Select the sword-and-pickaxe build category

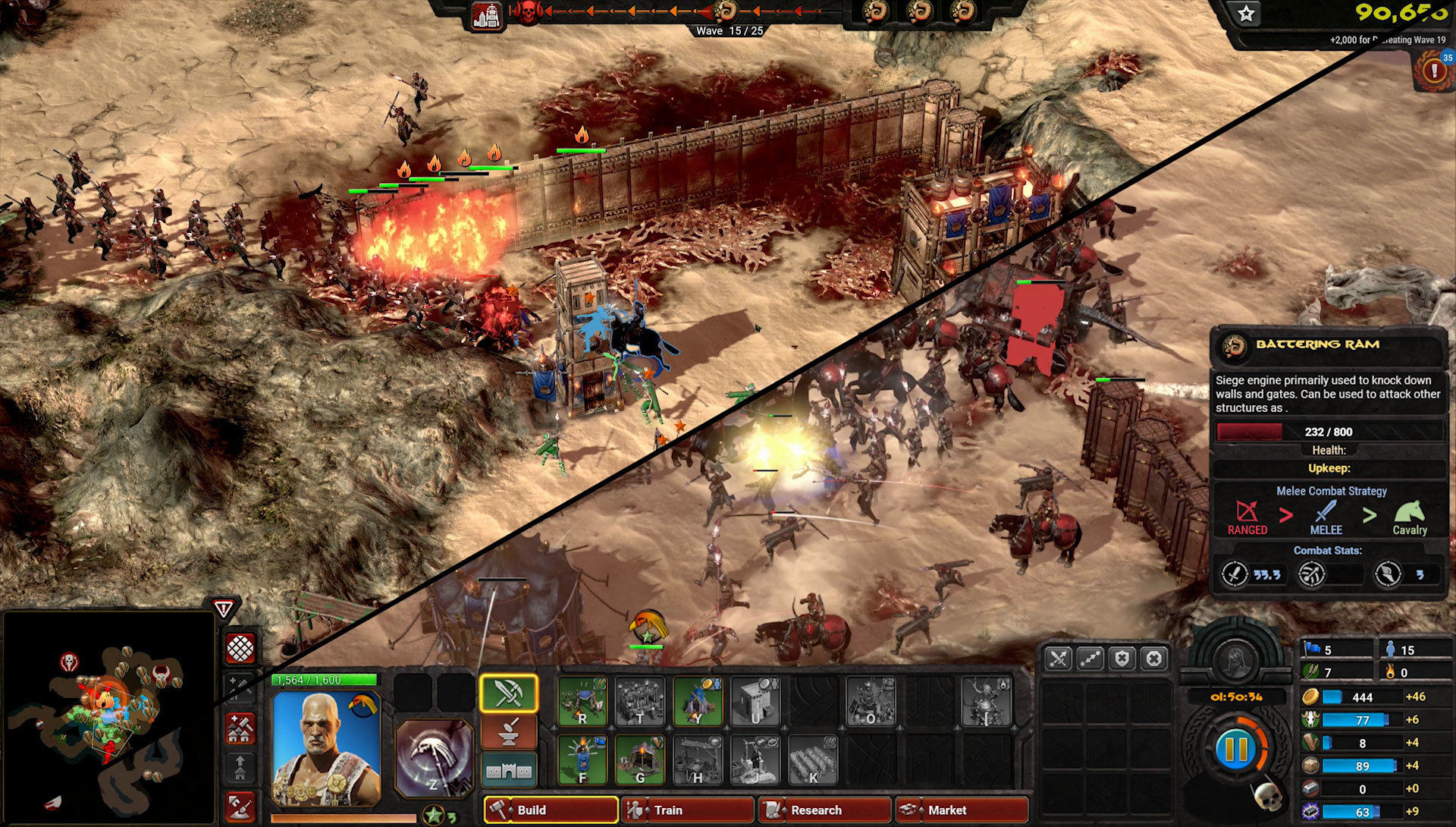click(508, 693)
